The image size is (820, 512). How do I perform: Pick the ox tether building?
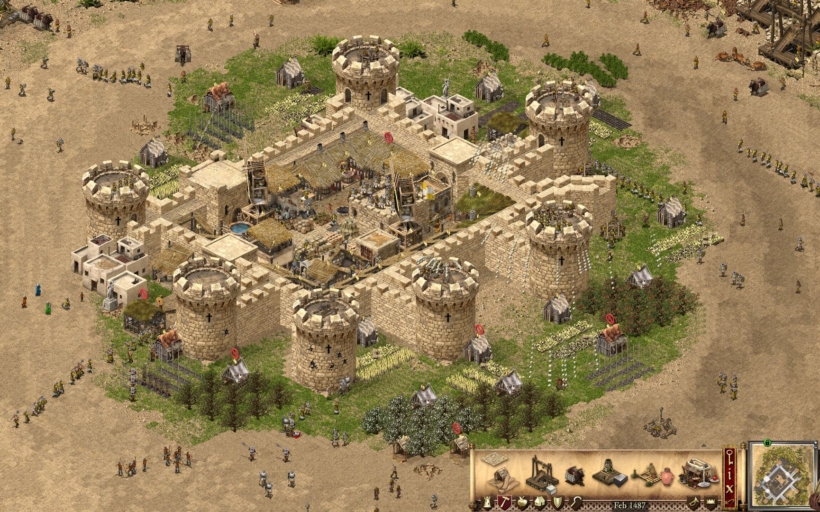point(574,476)
